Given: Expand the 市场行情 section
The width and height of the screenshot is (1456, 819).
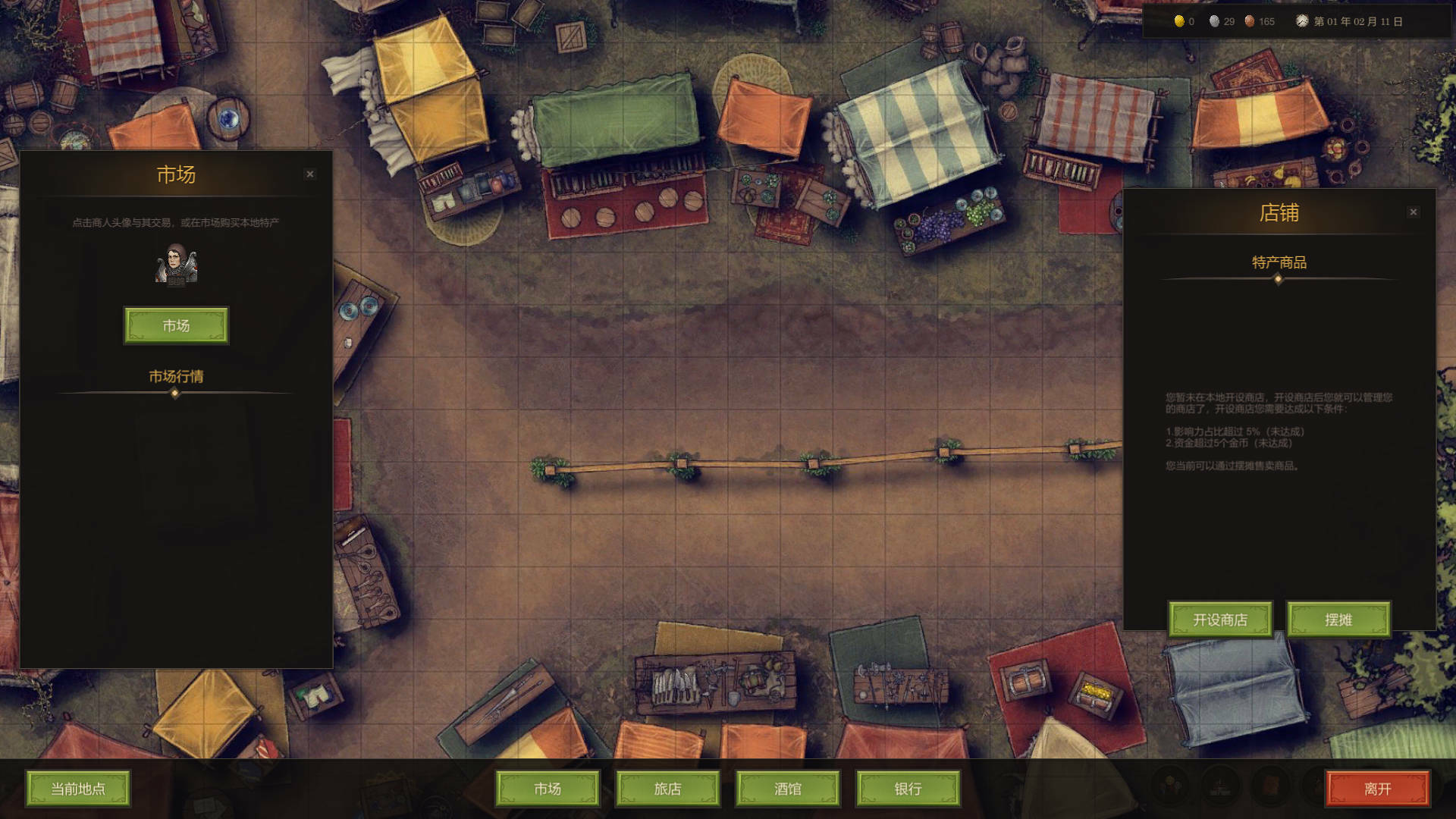Looking at the screenshot, I should (176, 376).
